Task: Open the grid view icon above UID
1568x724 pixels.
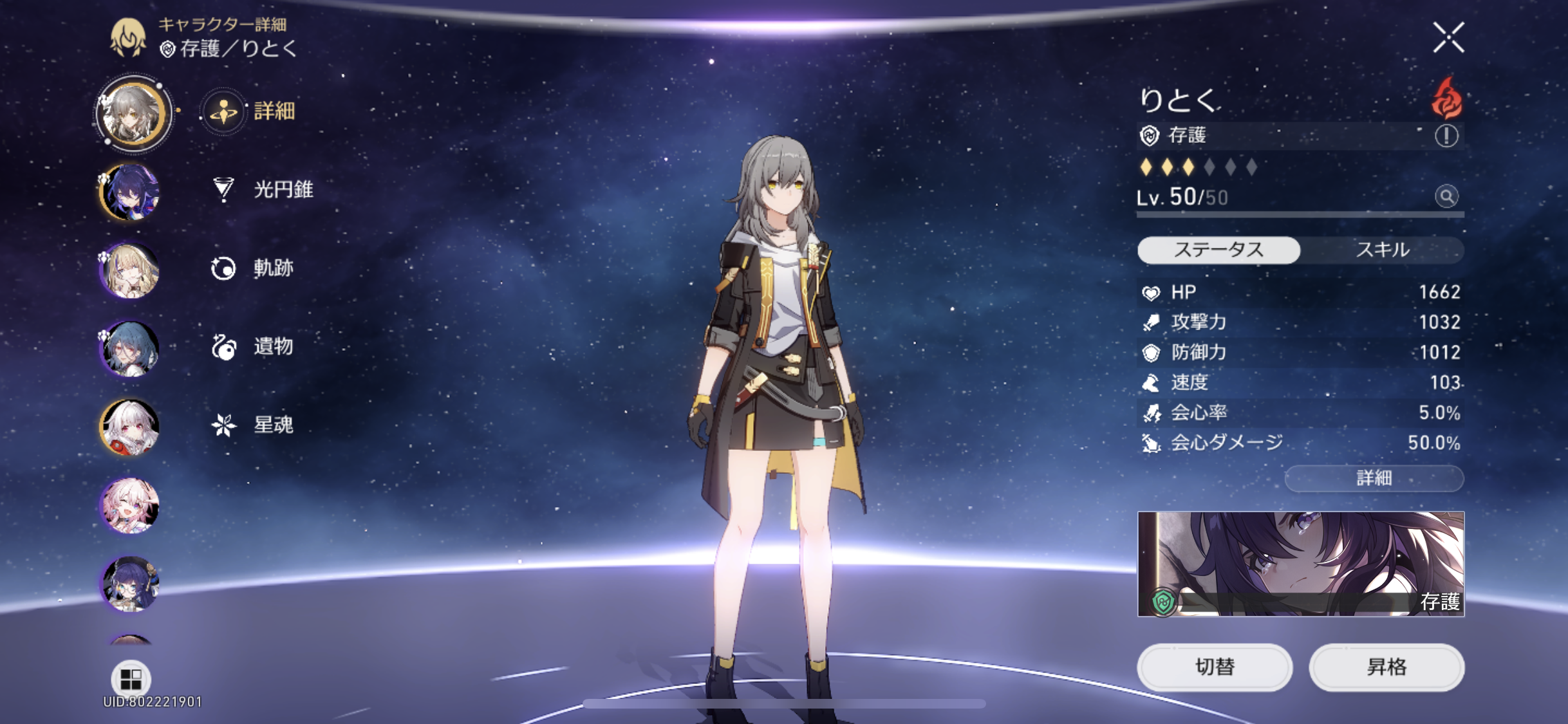Action: click(x=131, y=678)
